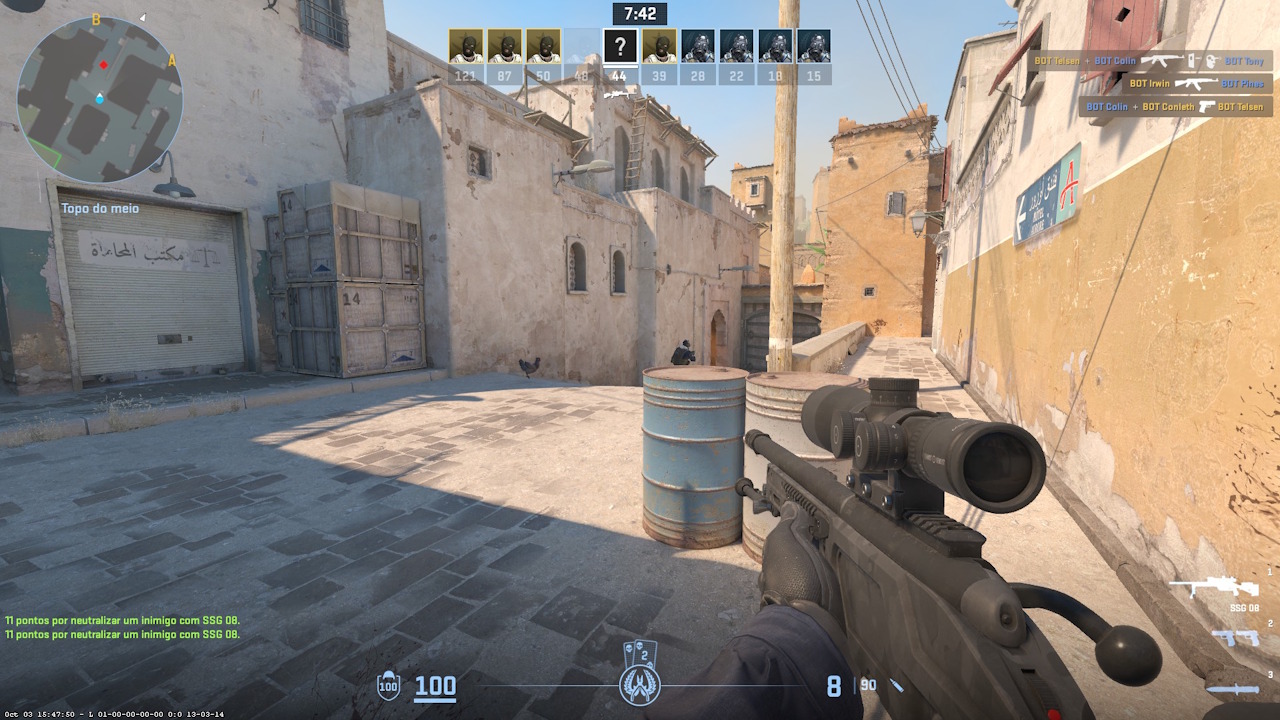Select the knife icon in weapon slot 3

coord(1234,688)
